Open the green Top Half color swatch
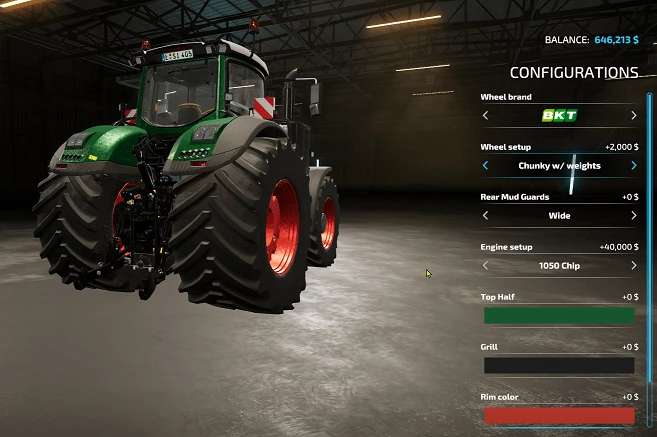This screenshot has height=437, width=657. pyautogui.click(x=559, y=316)
